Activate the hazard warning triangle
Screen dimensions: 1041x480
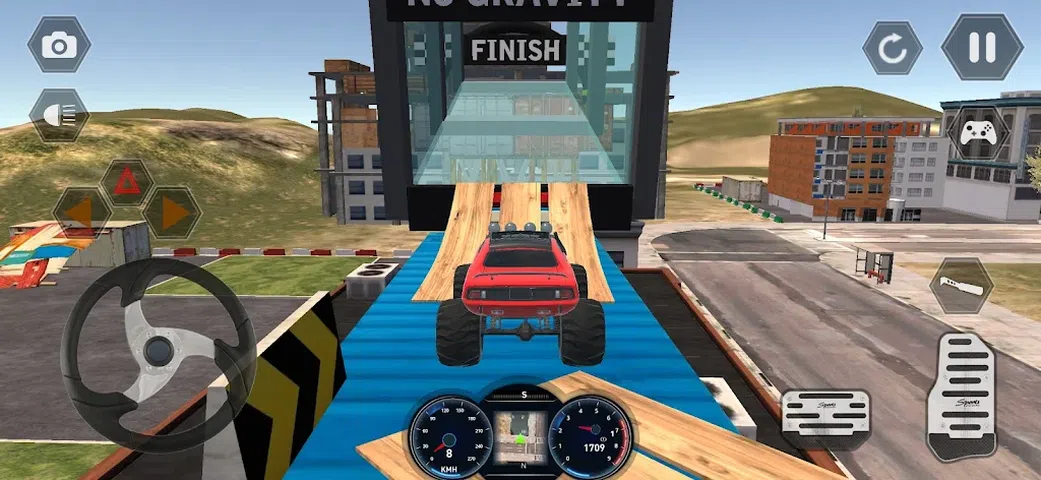[126, 182]
